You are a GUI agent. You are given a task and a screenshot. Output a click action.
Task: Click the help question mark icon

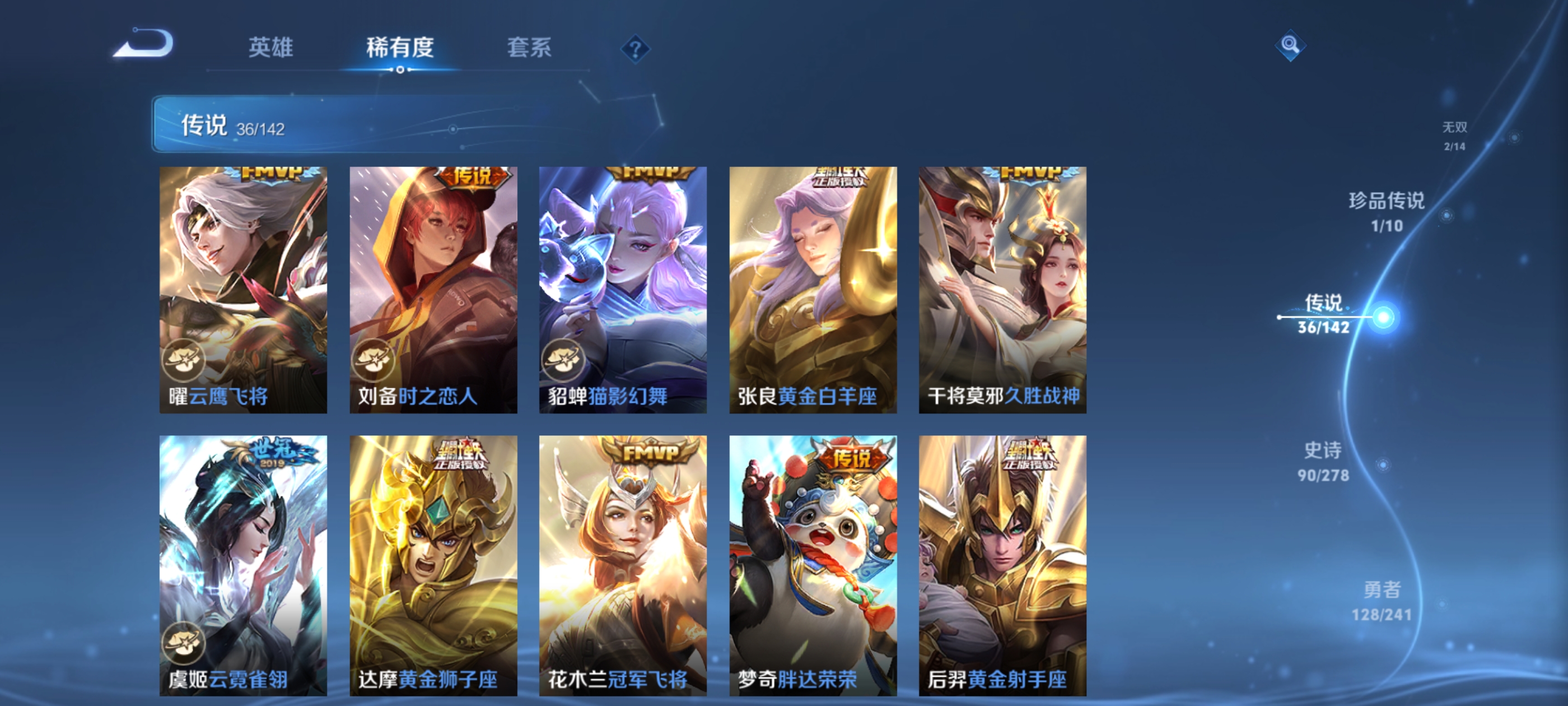pos(635,50)
